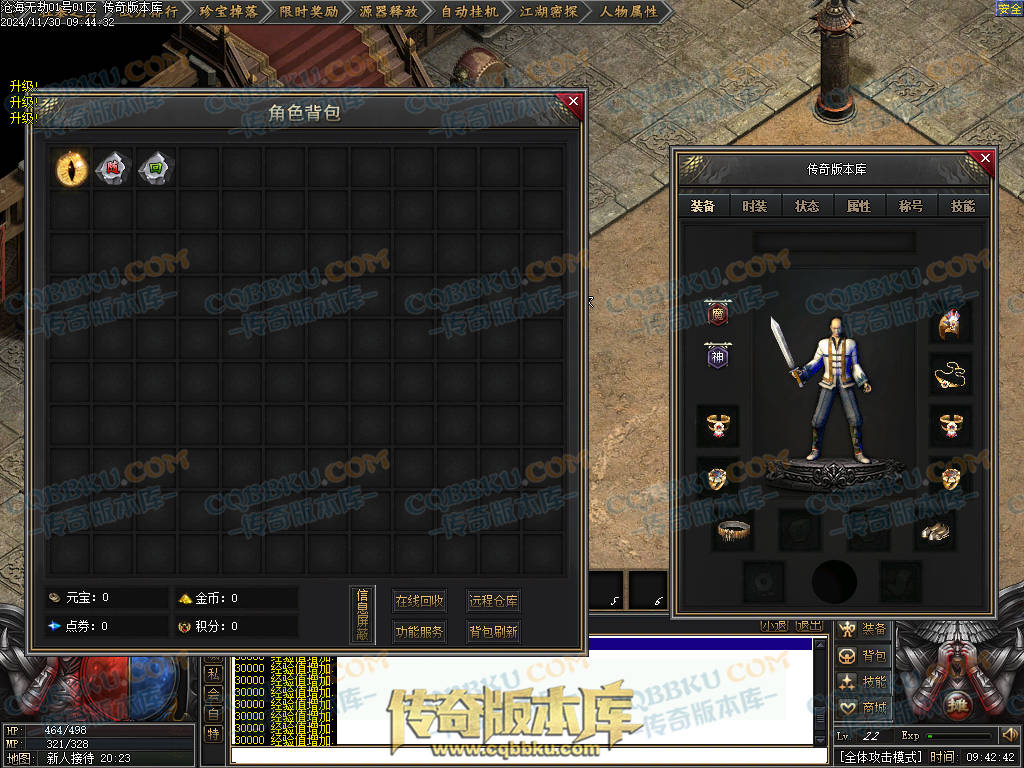View the 技能 skills tab in character panel

963,206
